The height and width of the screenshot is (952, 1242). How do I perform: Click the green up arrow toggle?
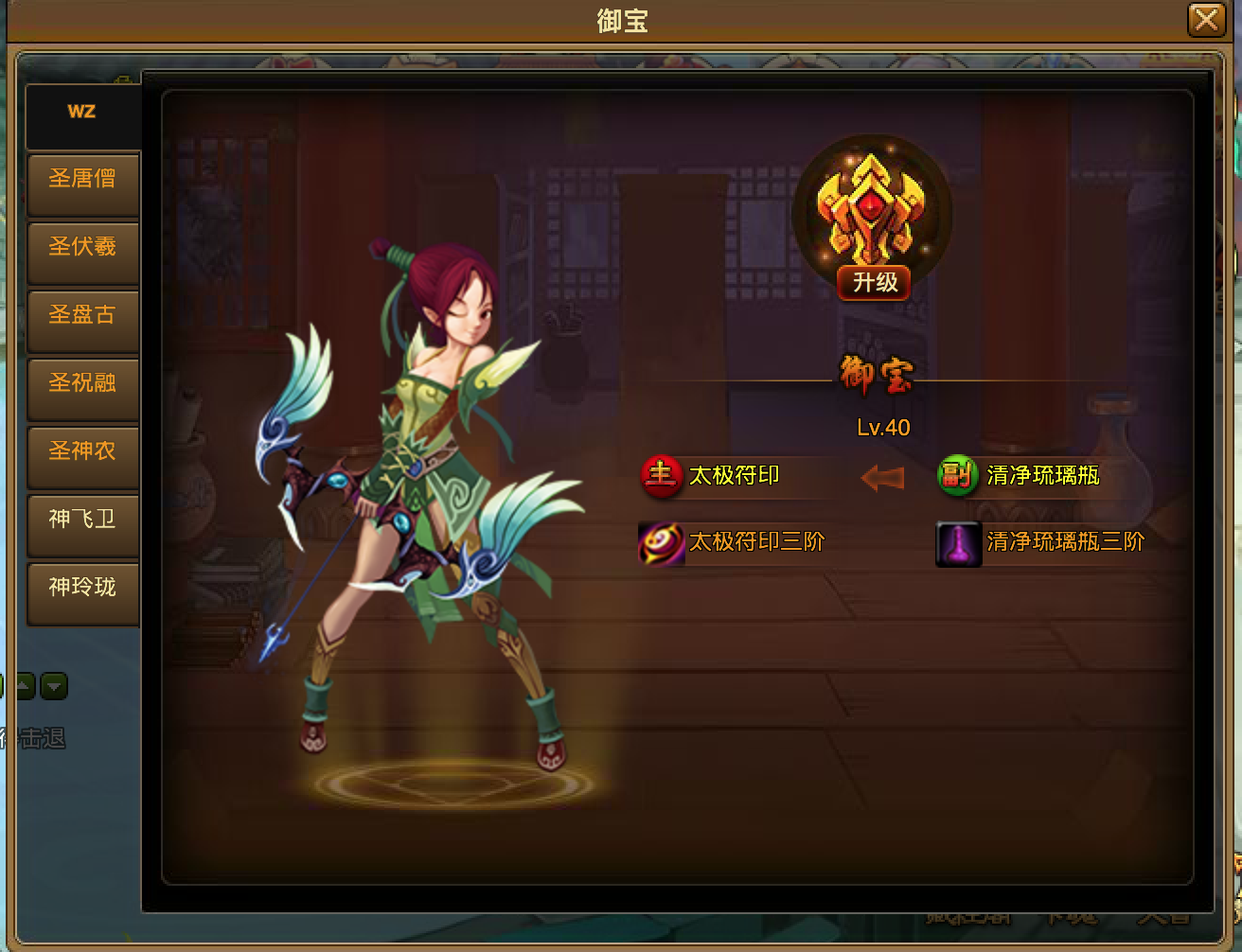(24, 686)
